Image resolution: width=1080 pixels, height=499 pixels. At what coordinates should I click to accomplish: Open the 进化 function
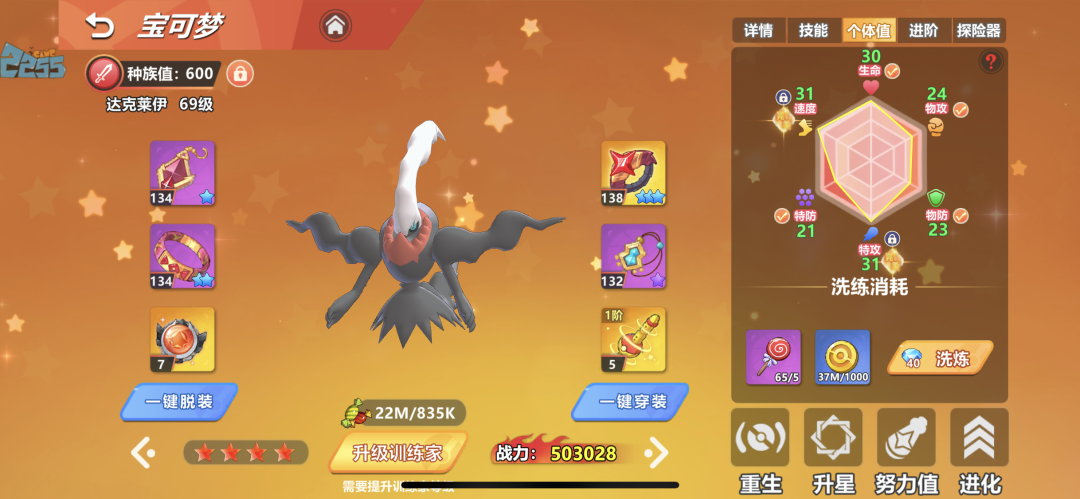(979, 453)
